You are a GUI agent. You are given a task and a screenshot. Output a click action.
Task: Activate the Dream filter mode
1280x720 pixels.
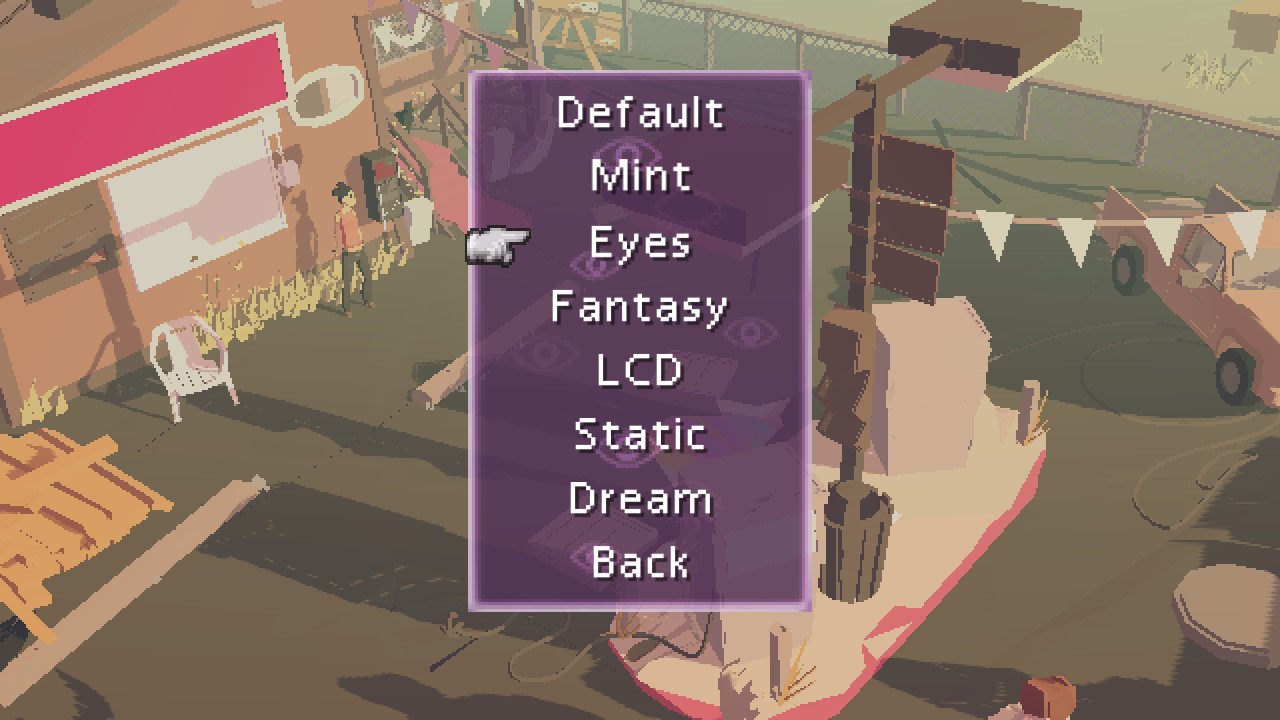click(640, 498)
